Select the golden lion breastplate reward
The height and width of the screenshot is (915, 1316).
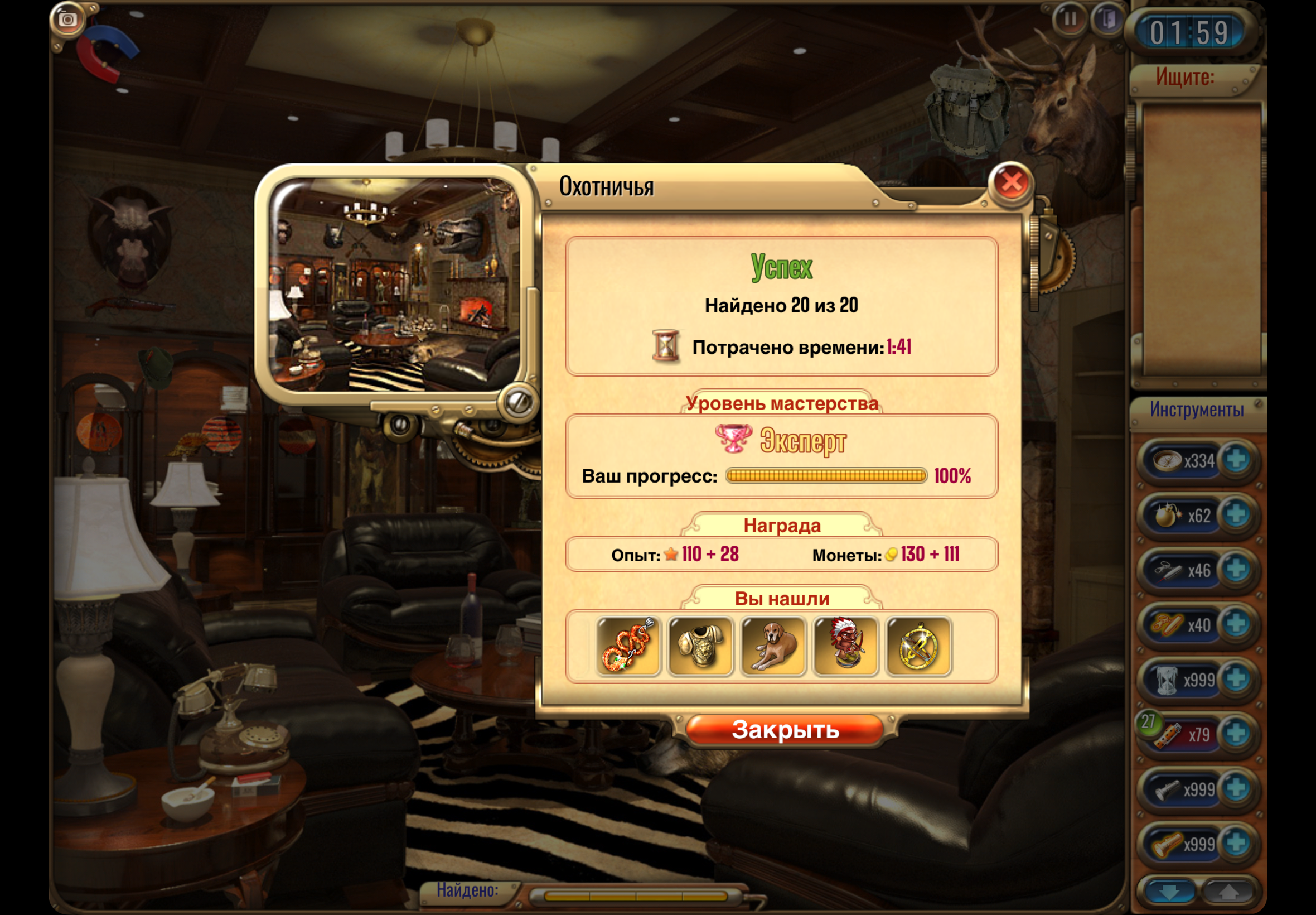click(701, 646)
